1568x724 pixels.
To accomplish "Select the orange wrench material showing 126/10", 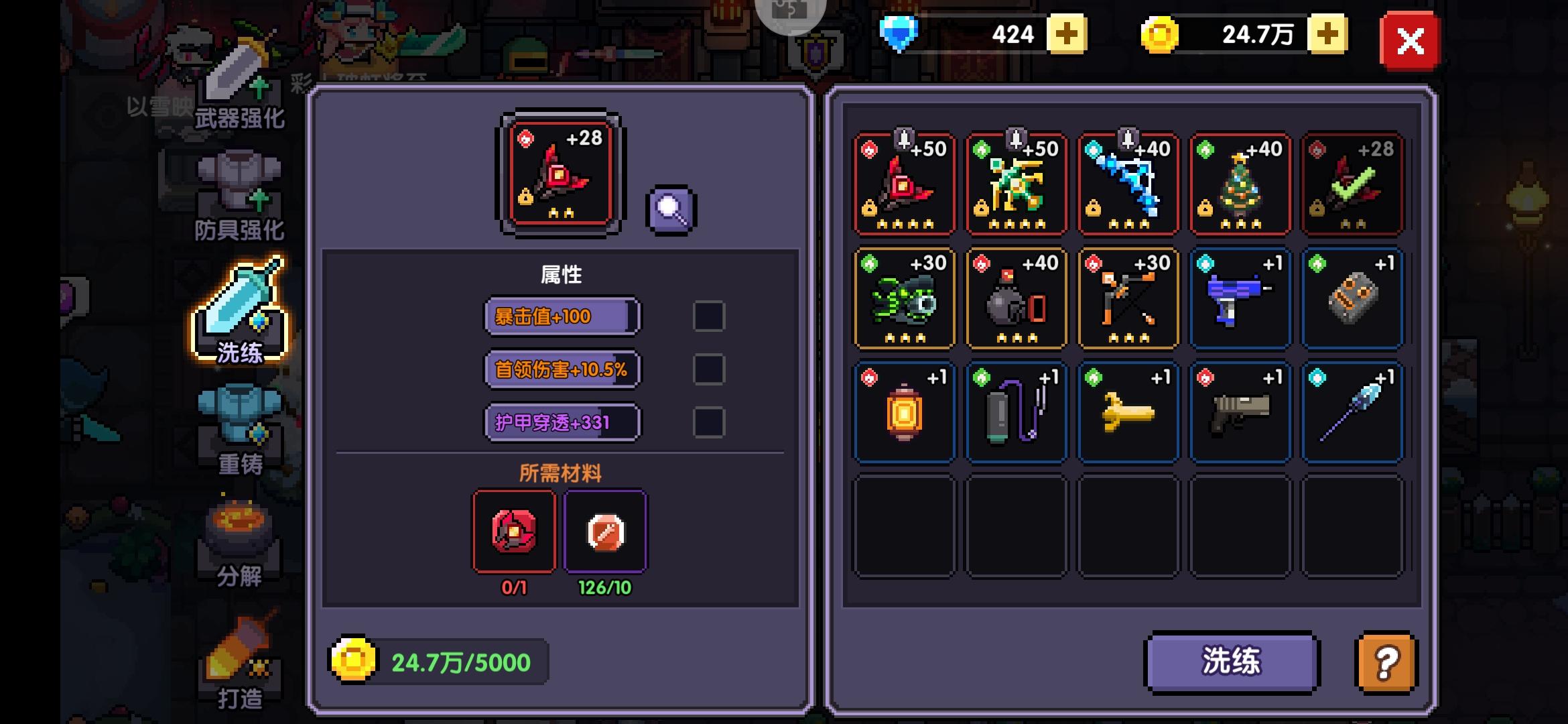I will click(x=605, y=533).
